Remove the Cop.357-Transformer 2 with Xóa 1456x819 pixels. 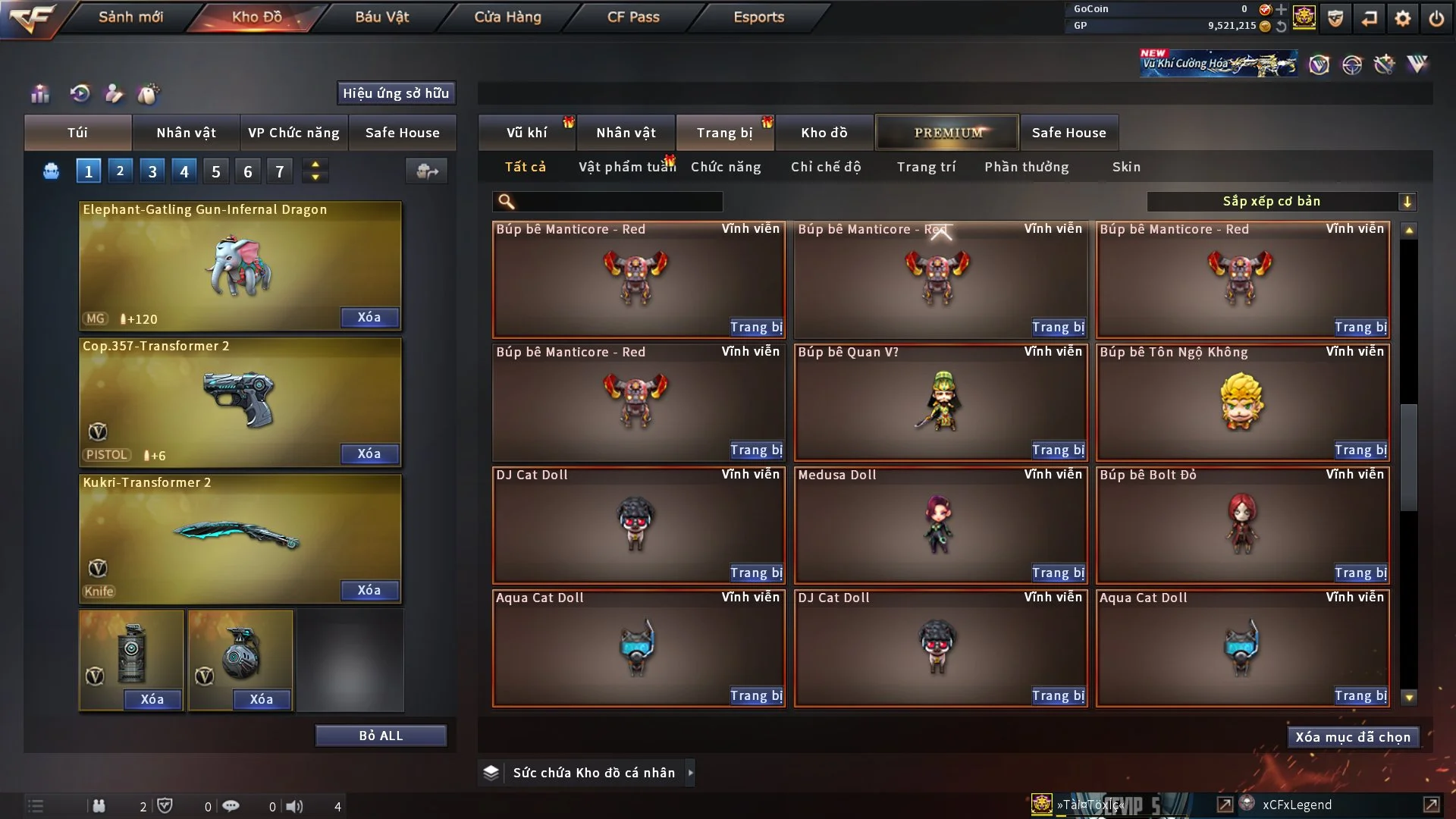click(x=369, y=453)
